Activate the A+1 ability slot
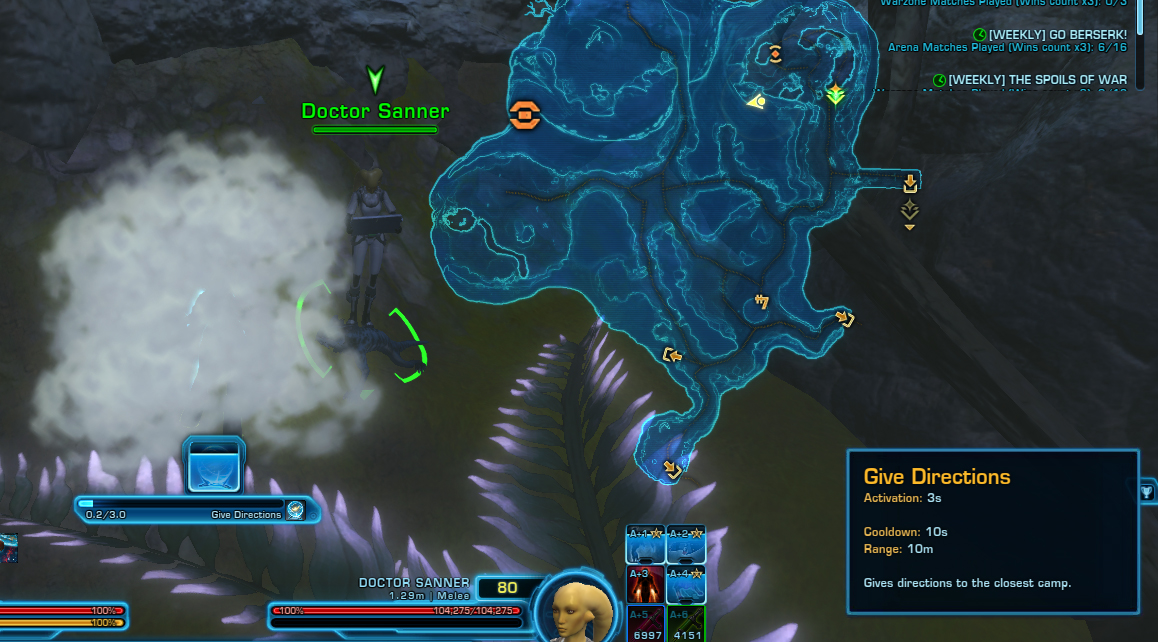Image resolution: width=1158 pixels, height=642 pixels. [645, 545]
